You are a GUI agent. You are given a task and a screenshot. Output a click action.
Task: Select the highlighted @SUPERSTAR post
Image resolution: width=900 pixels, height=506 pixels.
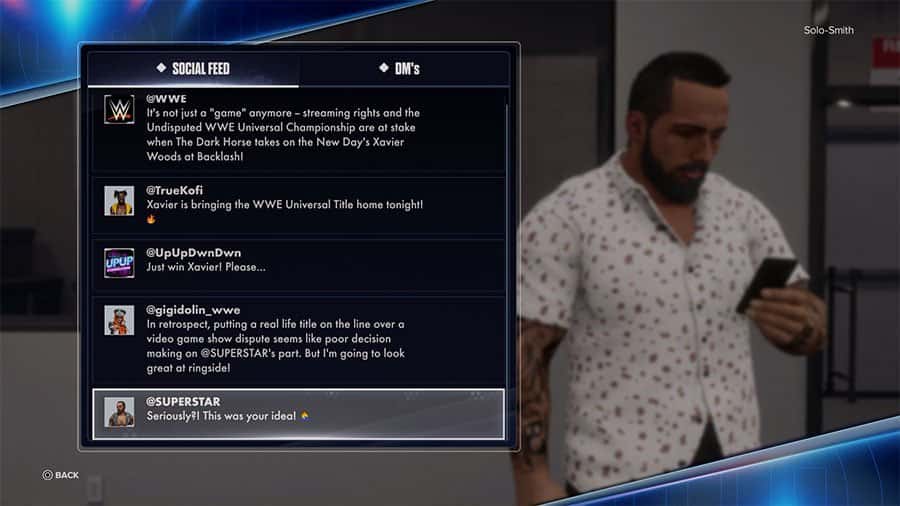coord(298,413)
